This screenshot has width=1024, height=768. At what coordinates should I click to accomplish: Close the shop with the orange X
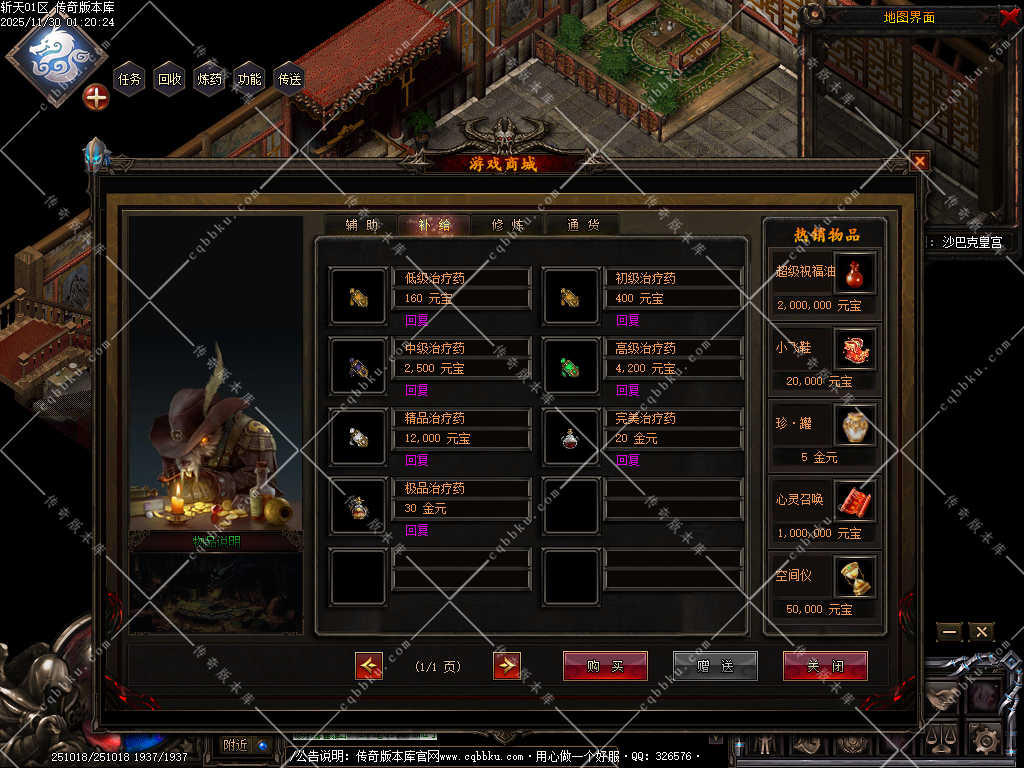[x=919, y=161]
